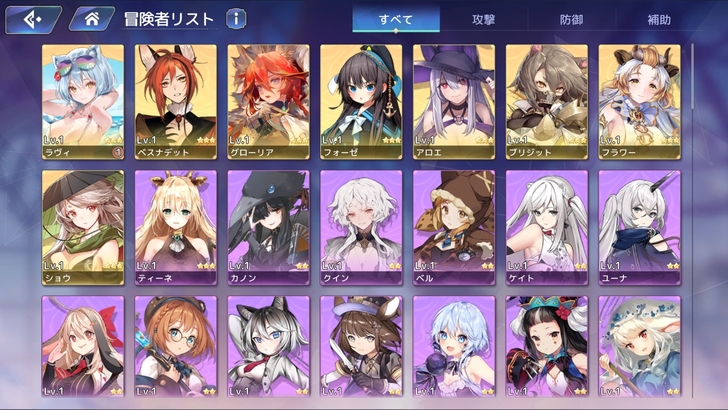Select the ラヴィ character card
Viewport: 728px width, 410px height.
[x=83, y=102]
